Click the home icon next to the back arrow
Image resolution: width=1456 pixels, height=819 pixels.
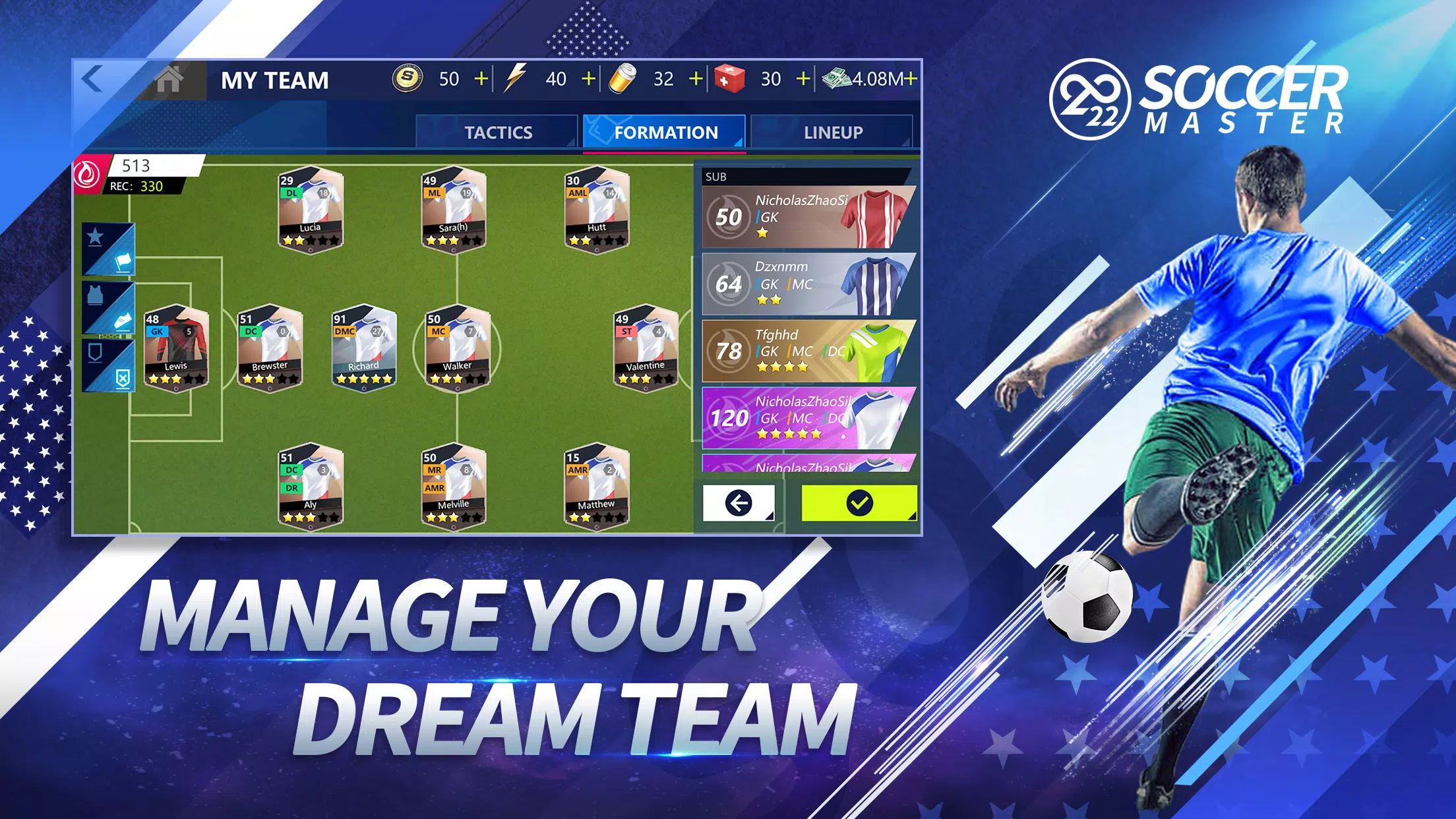click(x=170, y=79)
